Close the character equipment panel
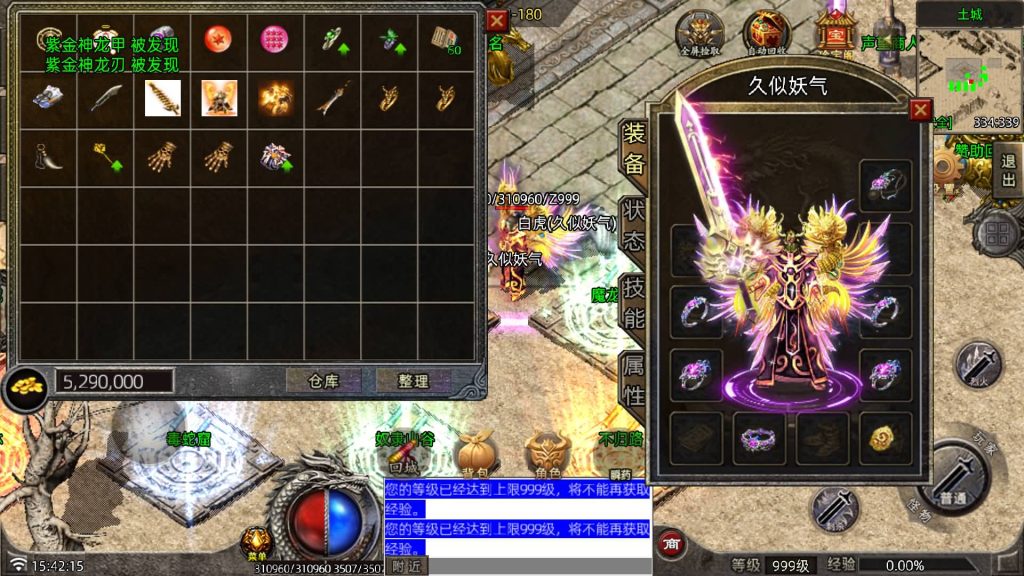Image resolution: width=1024 pixels, height=576 pixels. pos(921,109)
